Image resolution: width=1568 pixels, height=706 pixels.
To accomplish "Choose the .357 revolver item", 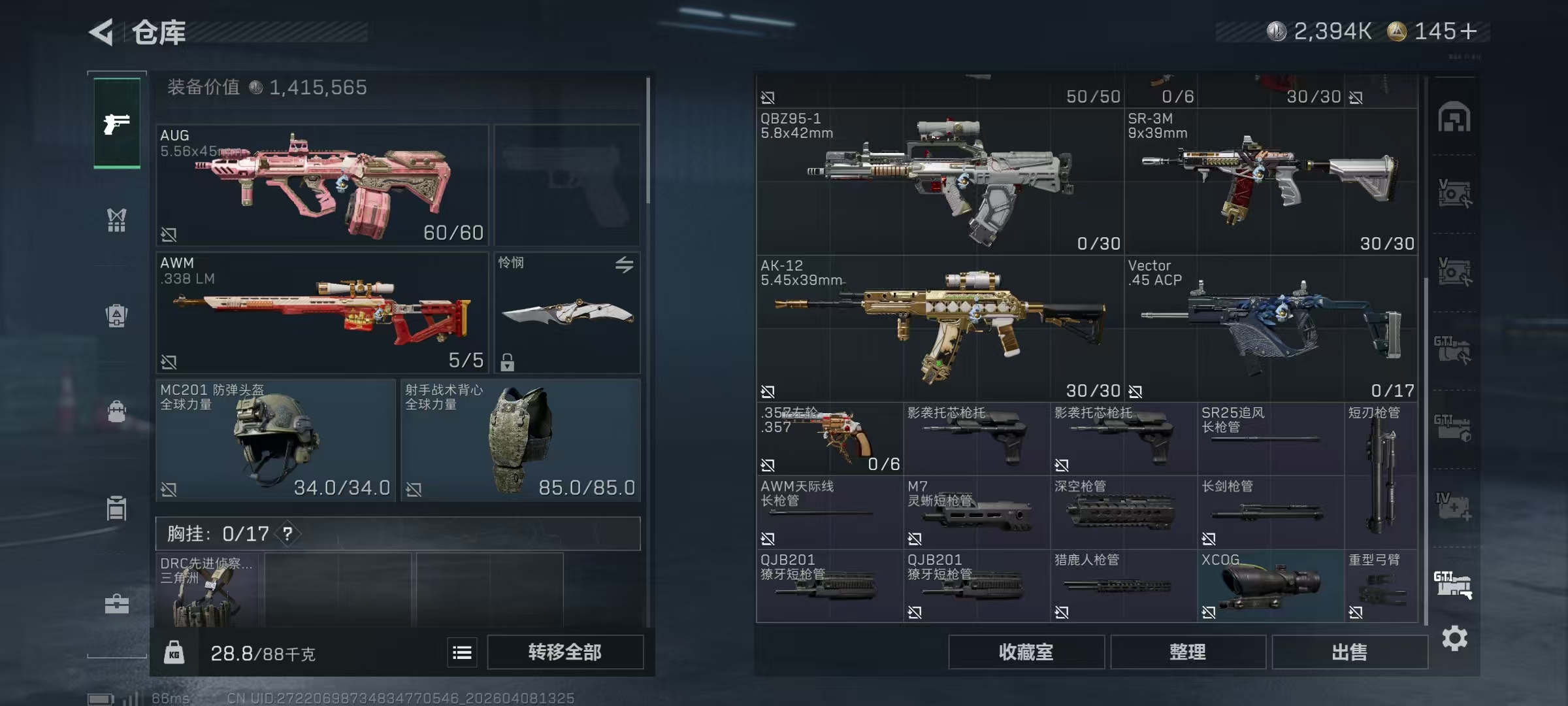I will (830, 439).
